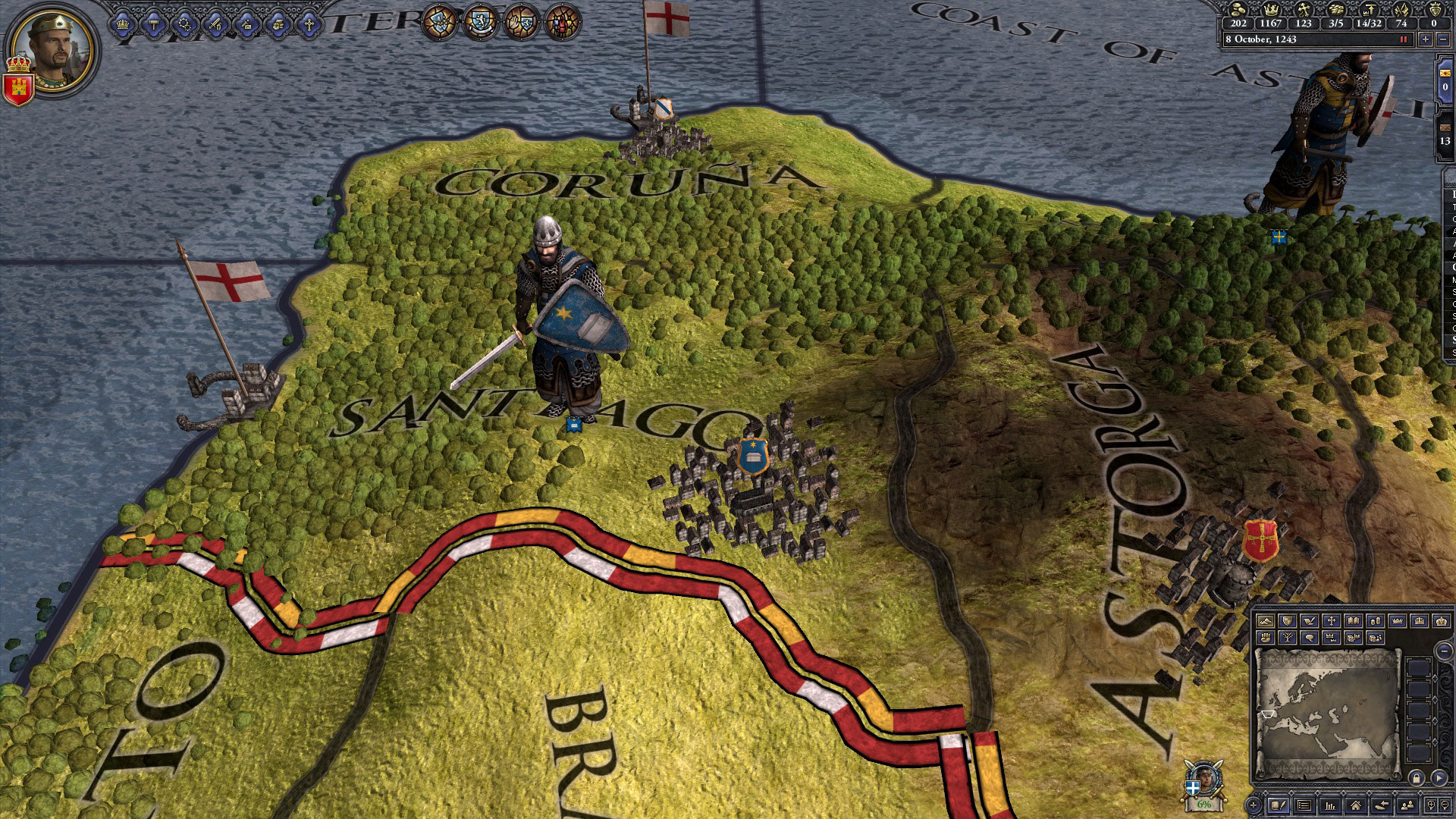Increase game speed with the plus button

click(1426, 39)
